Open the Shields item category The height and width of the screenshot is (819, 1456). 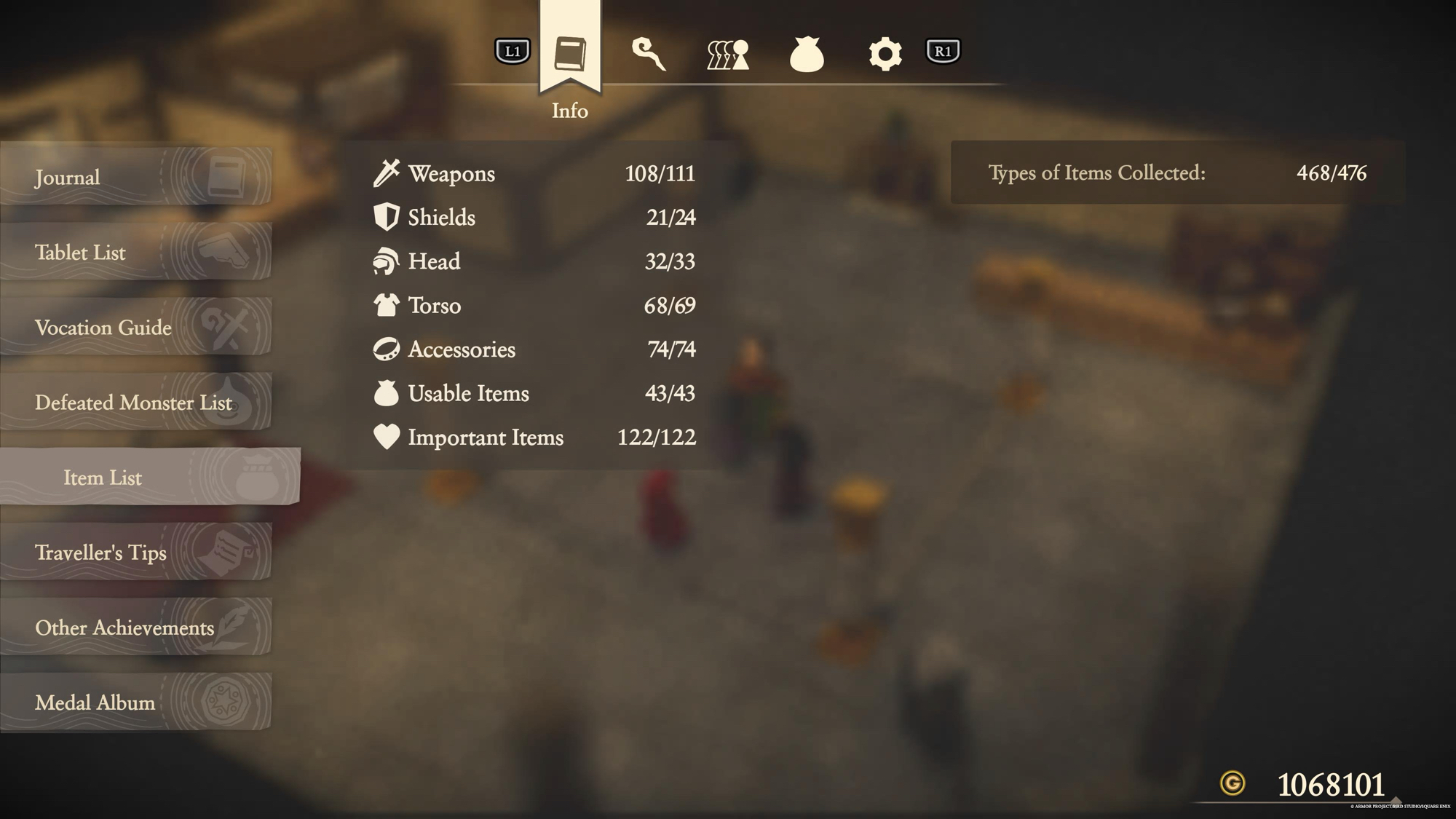534,217
